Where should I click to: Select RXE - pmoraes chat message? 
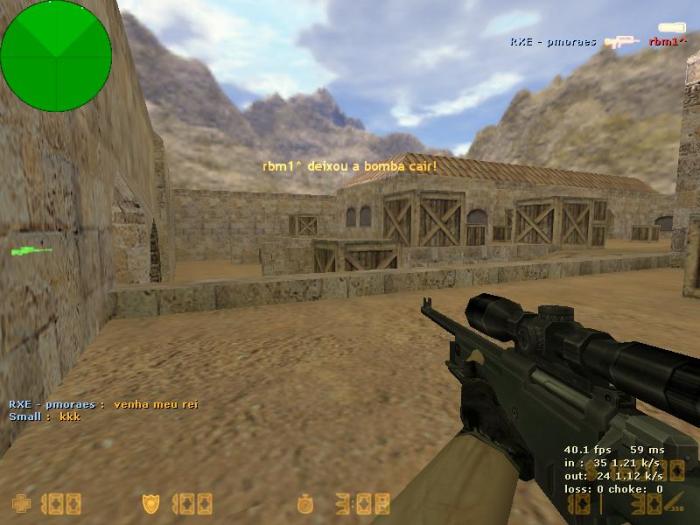coord(103,404)
